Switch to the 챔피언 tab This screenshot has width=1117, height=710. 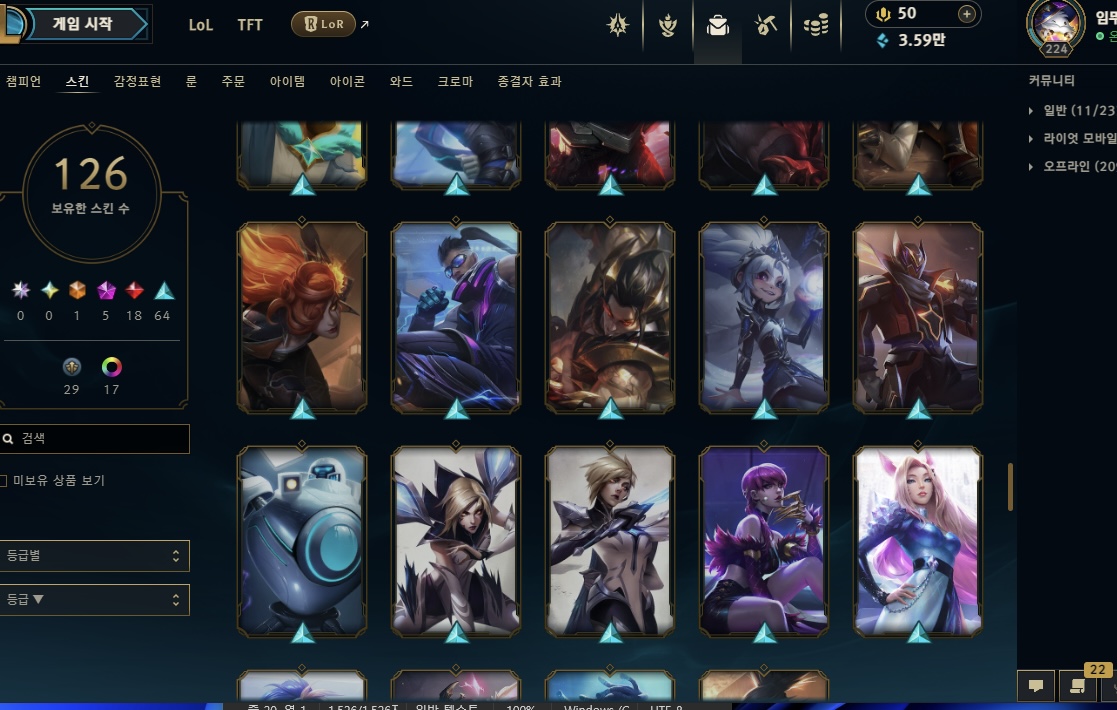tap(23, 82)
